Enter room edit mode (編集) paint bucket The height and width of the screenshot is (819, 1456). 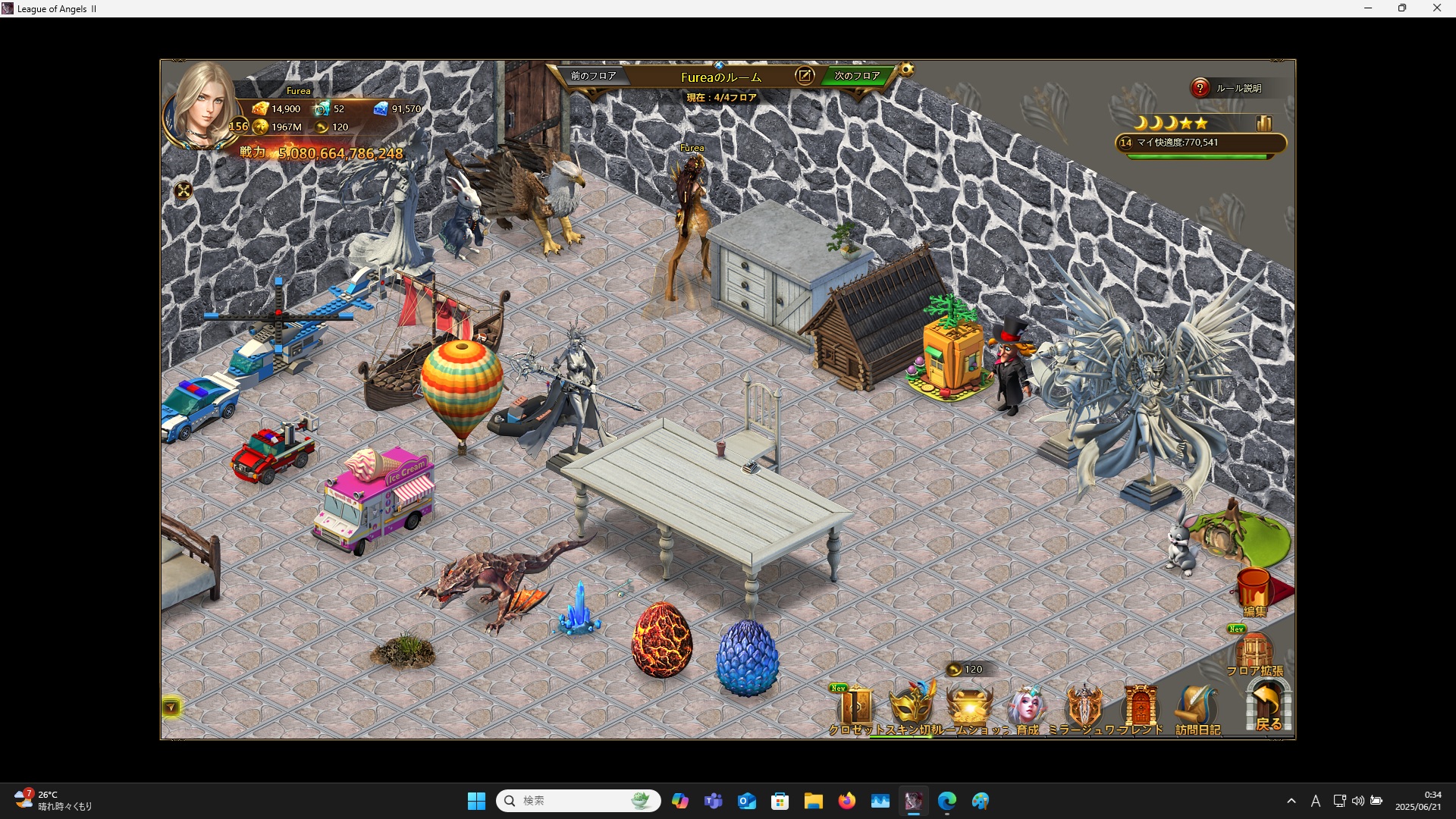click(x=1254, y=591)
